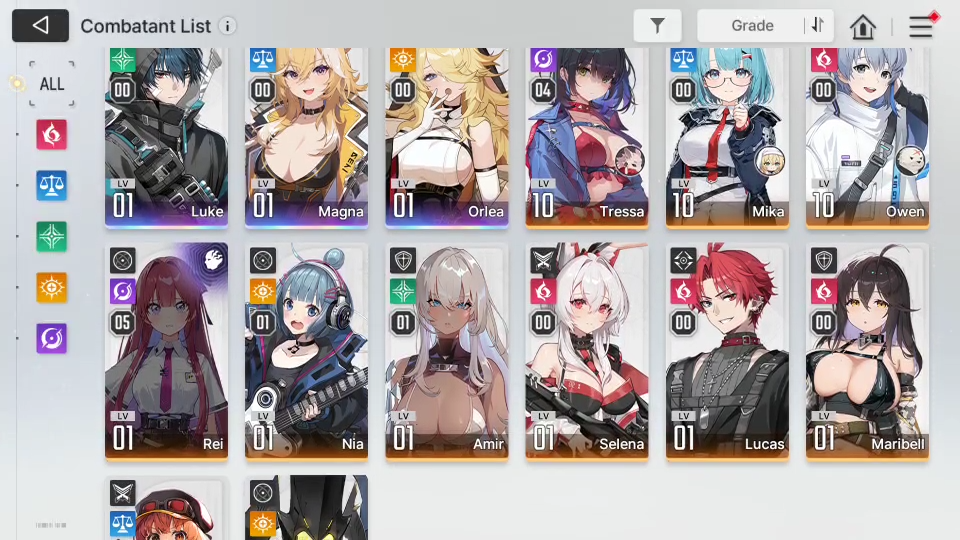Return to the home screen
Screen dimensions: 960x540
tap(863, 27)
